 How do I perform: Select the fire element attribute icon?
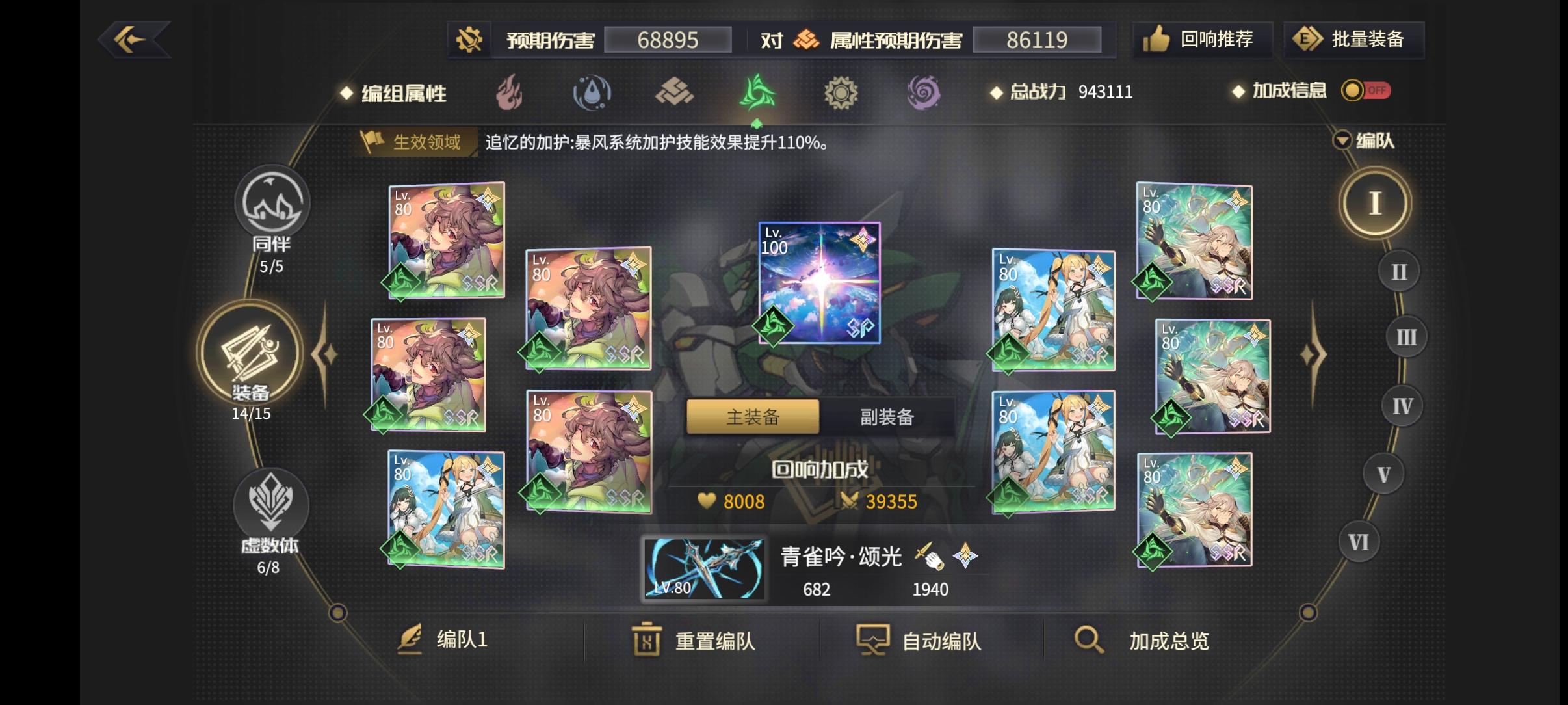click(x=511, y=93)
